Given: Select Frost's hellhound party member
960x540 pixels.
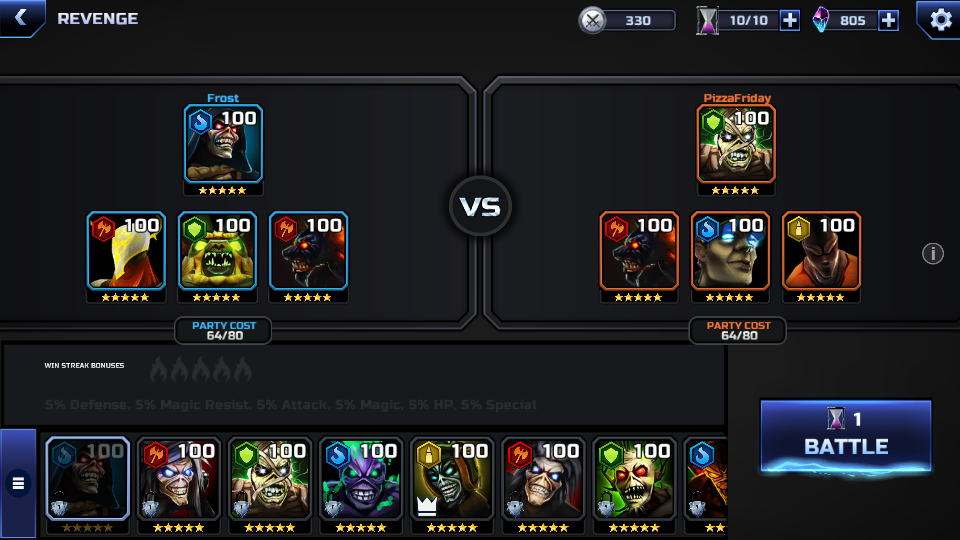Looking at the screenshot, I should [x=308, y=251].
